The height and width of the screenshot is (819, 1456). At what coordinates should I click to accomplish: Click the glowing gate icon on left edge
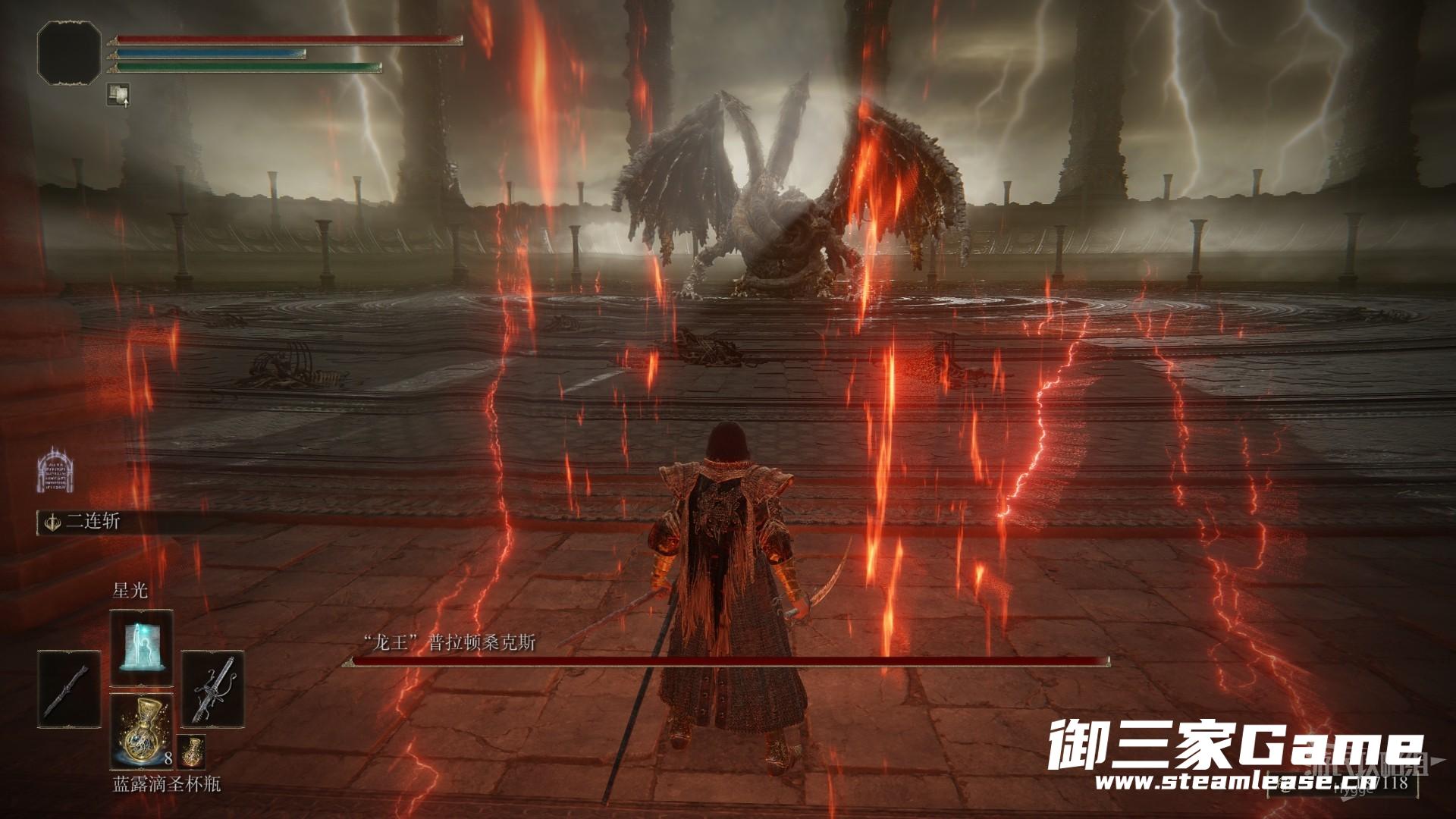pos(55,469)
